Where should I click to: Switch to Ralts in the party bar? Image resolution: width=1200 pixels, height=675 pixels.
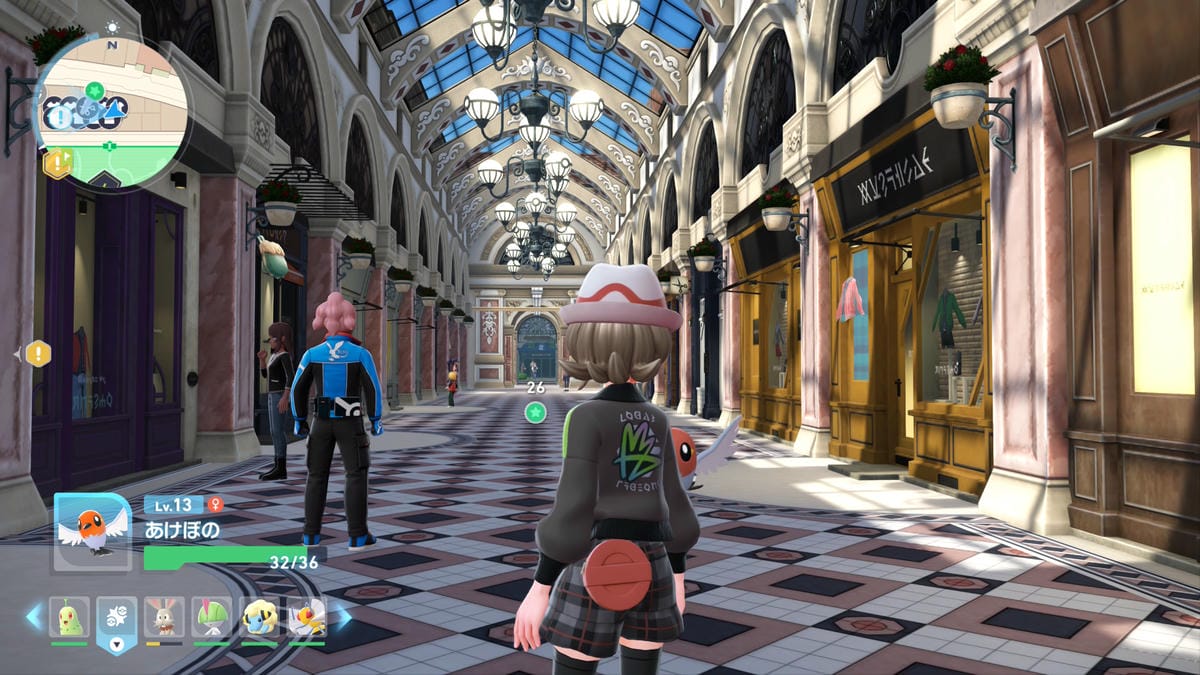point(212,618)
